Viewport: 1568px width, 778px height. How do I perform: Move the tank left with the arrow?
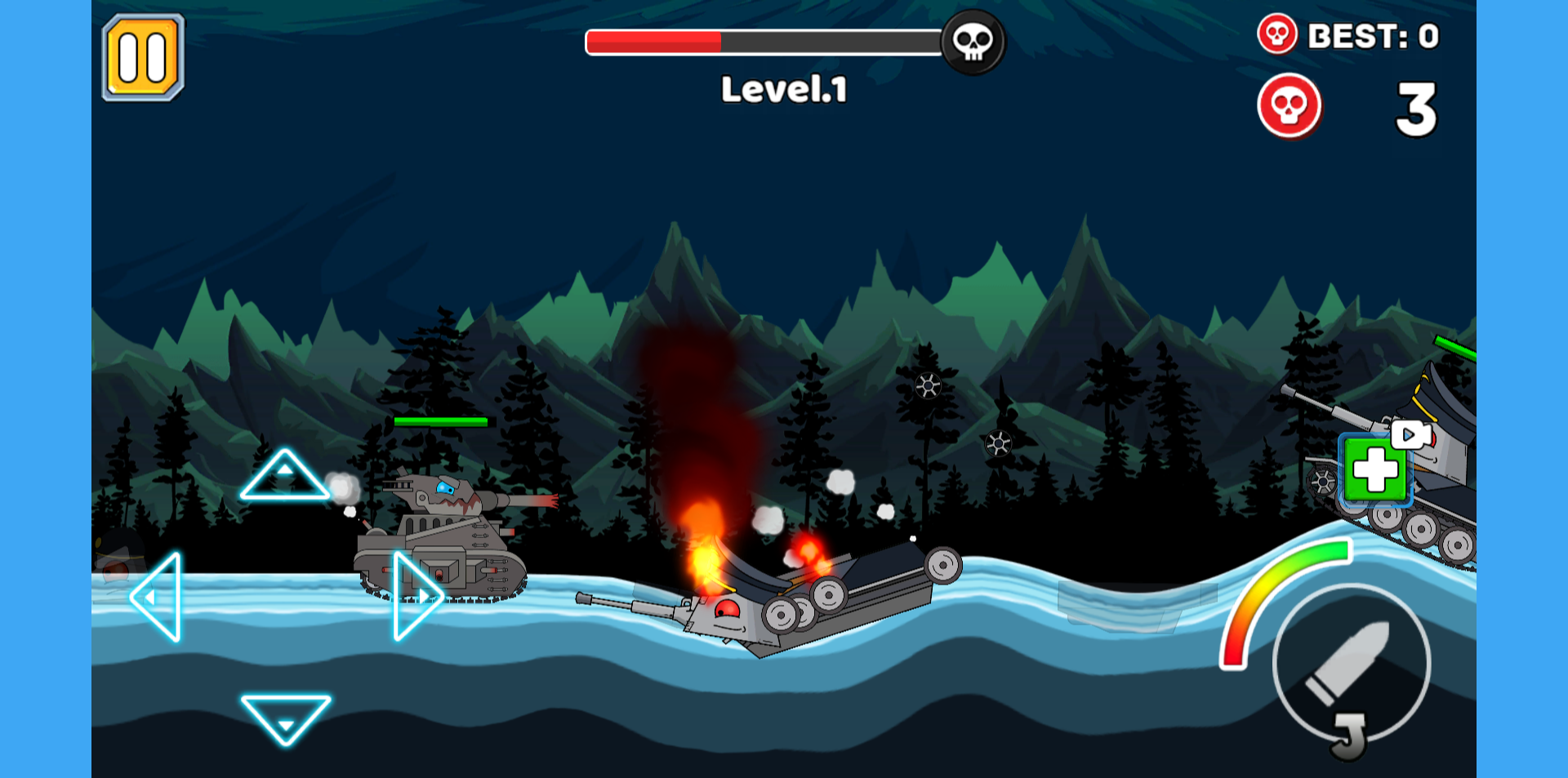158,597
